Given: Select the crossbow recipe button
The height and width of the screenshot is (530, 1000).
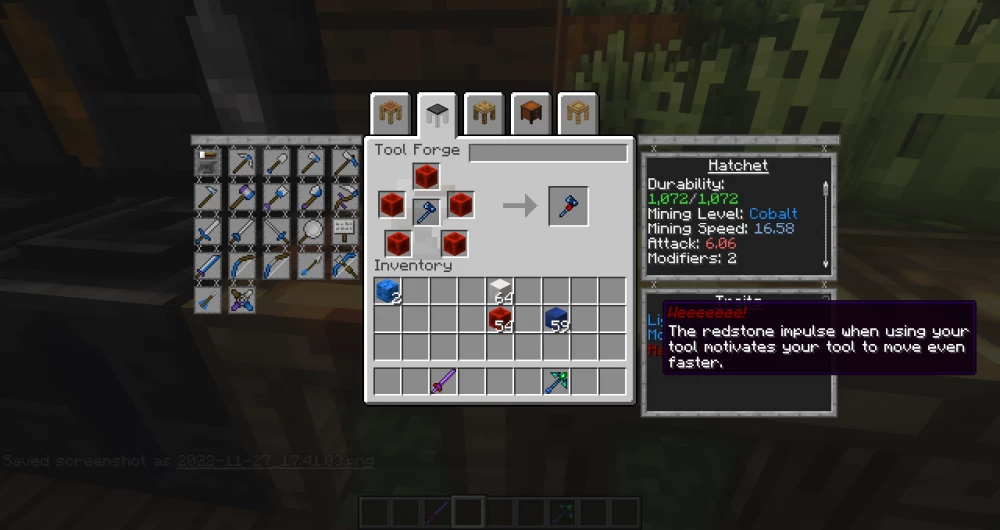Looking at the screenshot, I should tap(345, 264).
